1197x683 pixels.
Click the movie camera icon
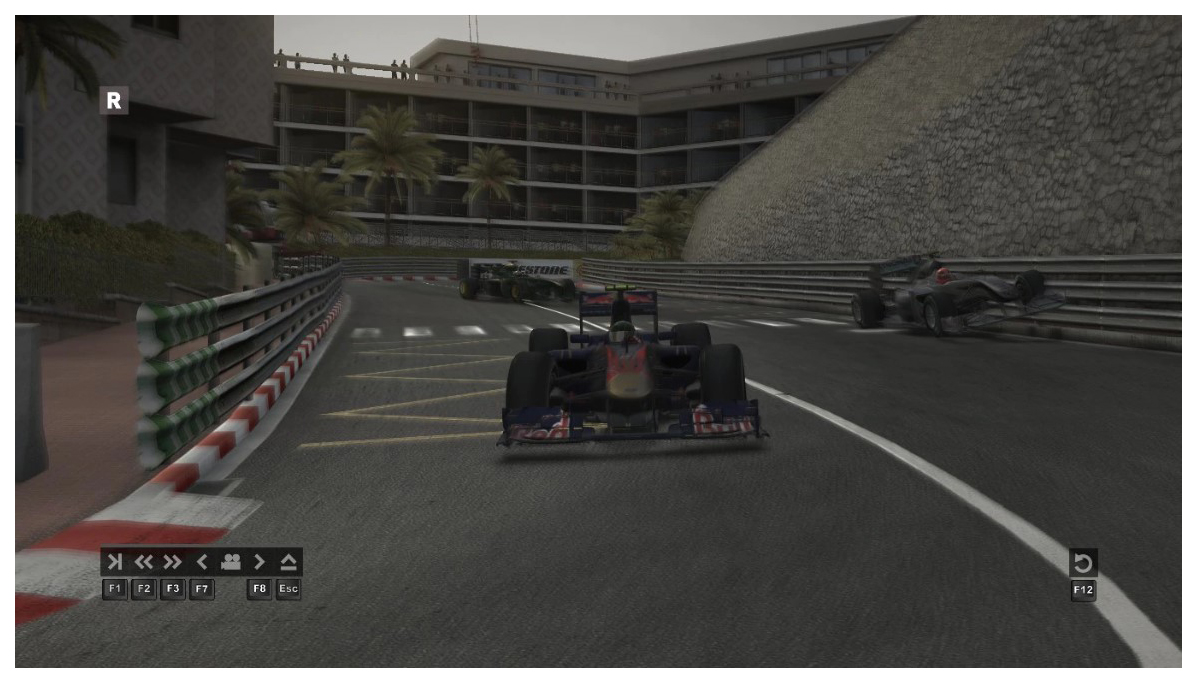click(230, 561)
